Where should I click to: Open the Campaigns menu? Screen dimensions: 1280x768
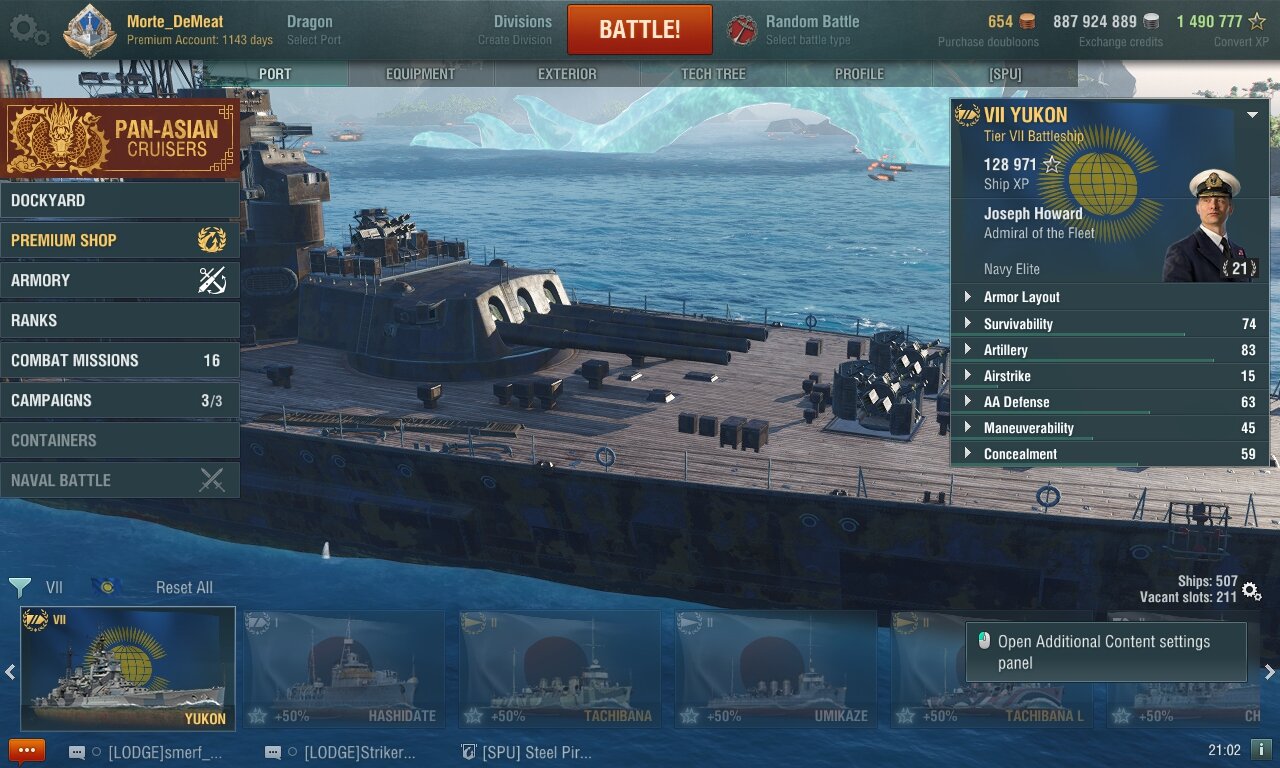tap(120, 400)
